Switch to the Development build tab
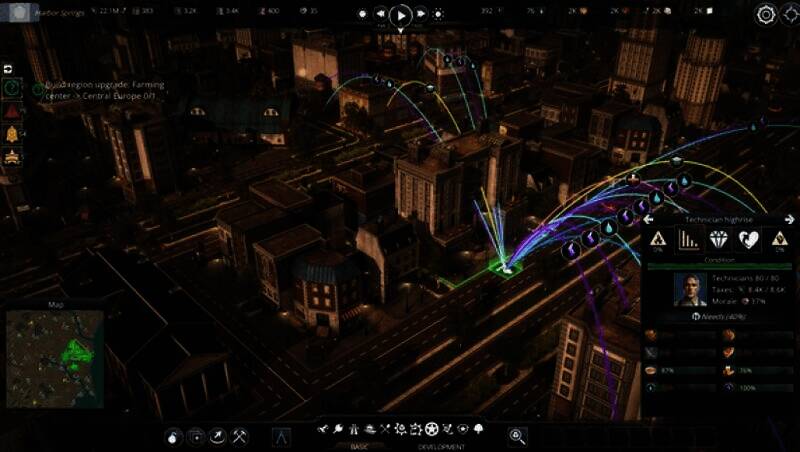 click(x=441, y=446)
